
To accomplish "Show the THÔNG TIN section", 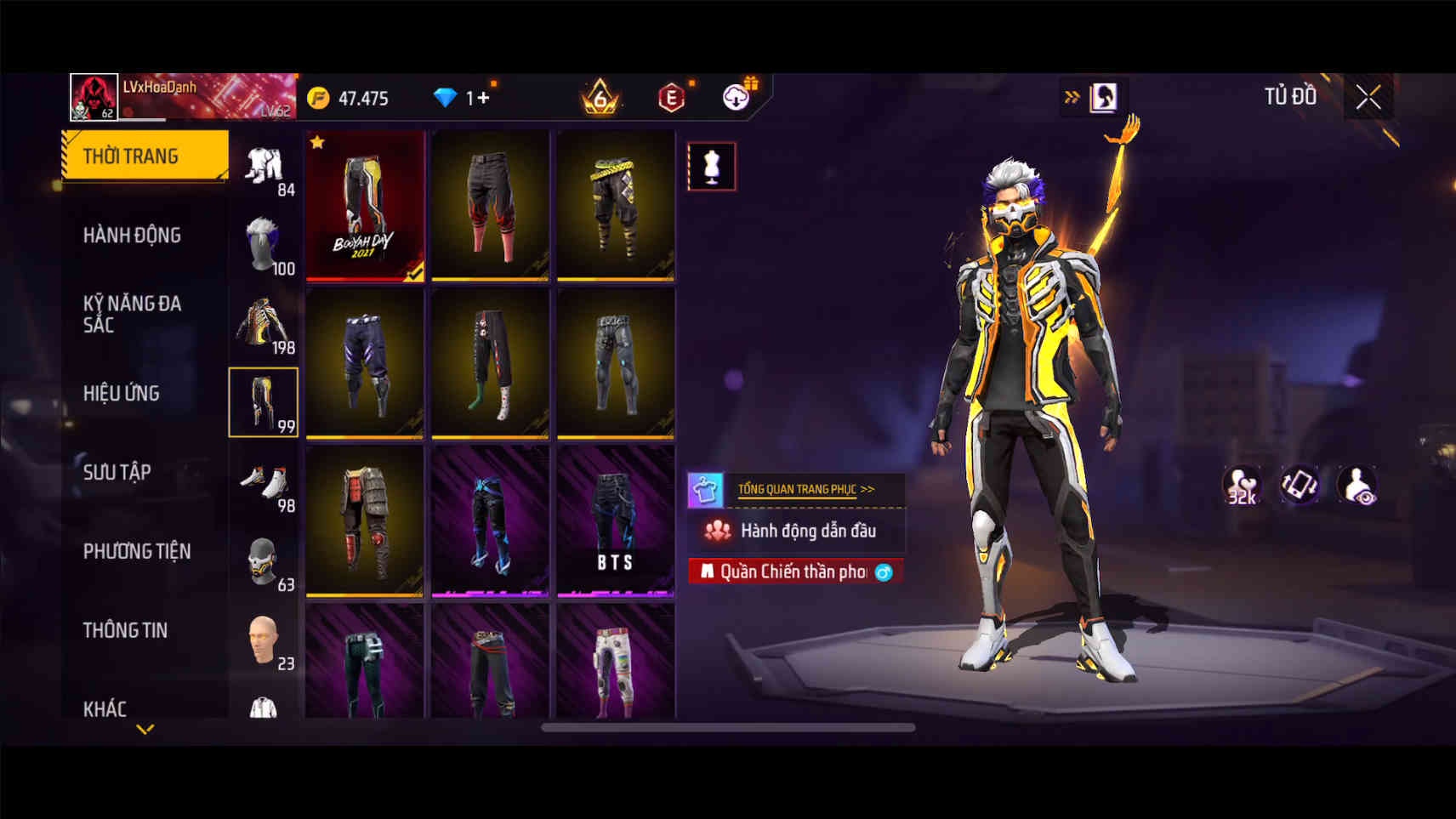I will coord(125,630).
